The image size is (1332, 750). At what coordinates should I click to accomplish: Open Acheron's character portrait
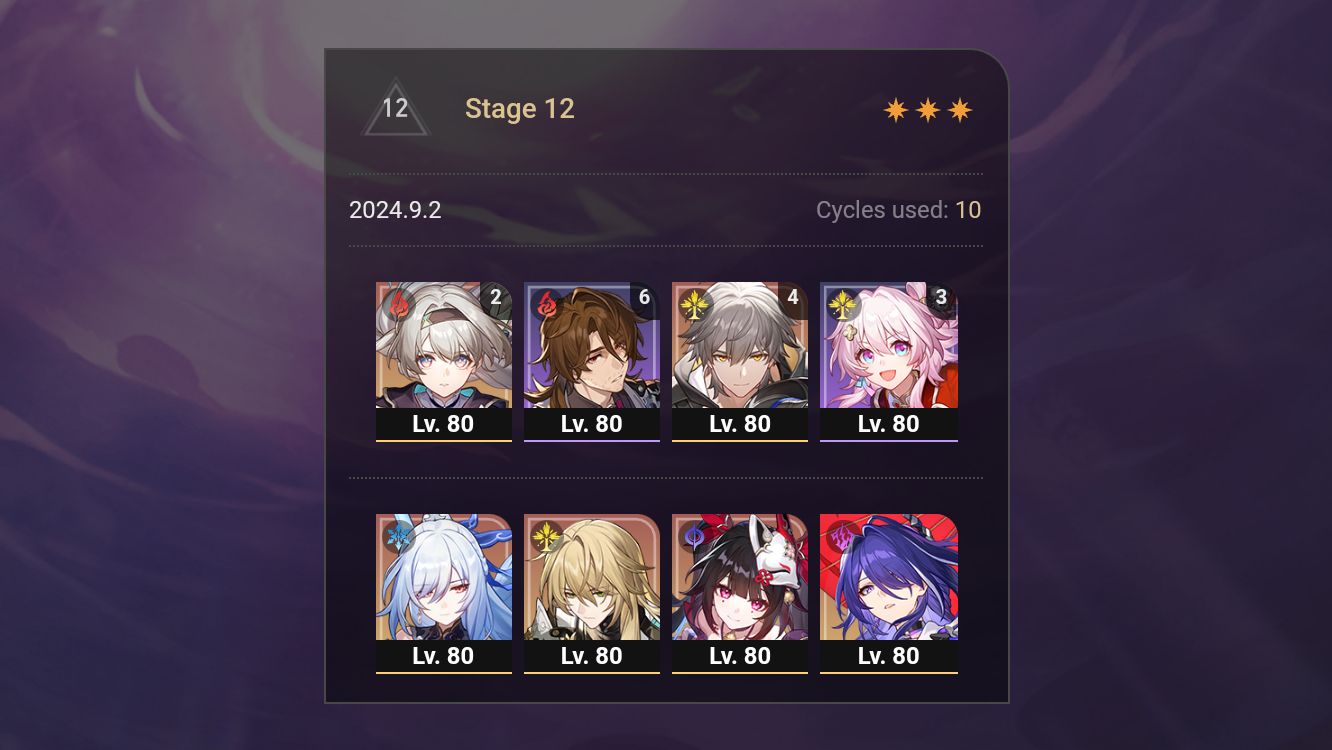(889, 580)
